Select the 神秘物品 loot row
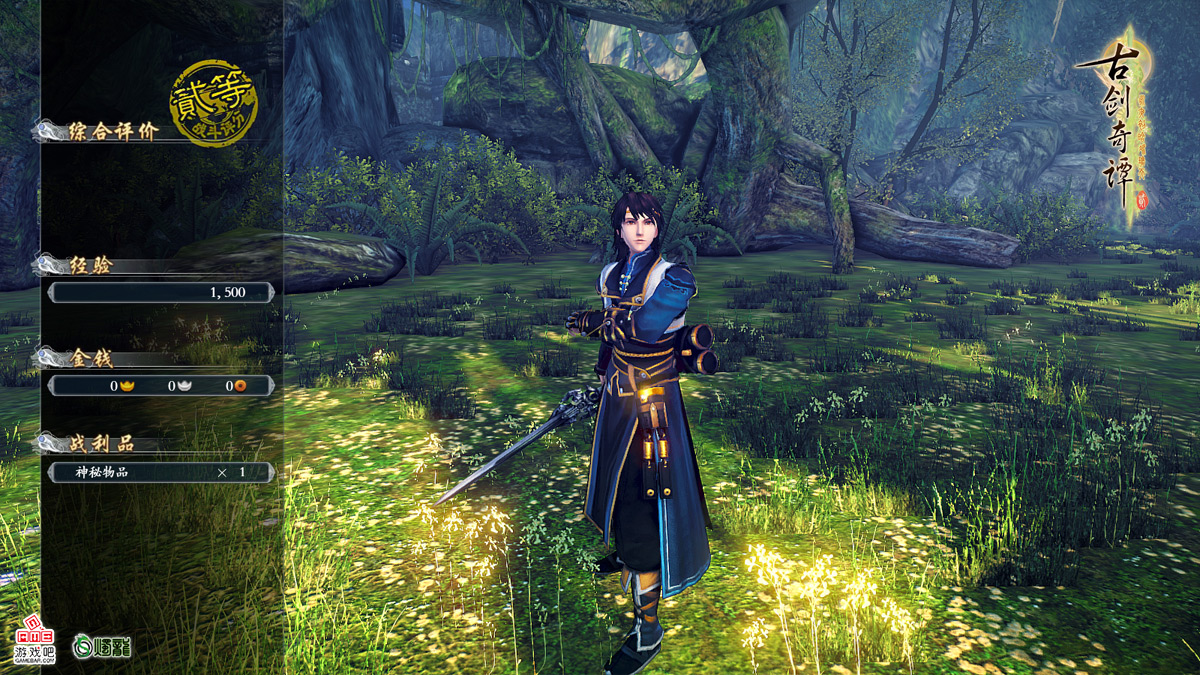The height and width of the screenshot is (675, 1200). pyautogui.click(x=160, y=472)
